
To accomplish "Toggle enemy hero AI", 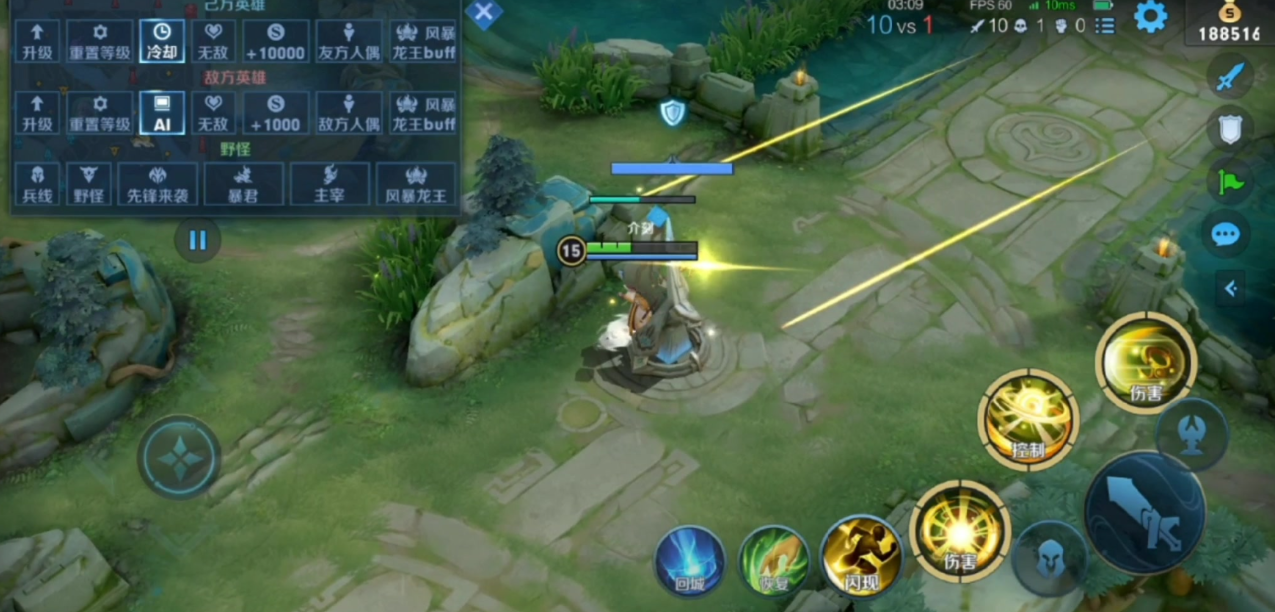I will tap(162, 112).
